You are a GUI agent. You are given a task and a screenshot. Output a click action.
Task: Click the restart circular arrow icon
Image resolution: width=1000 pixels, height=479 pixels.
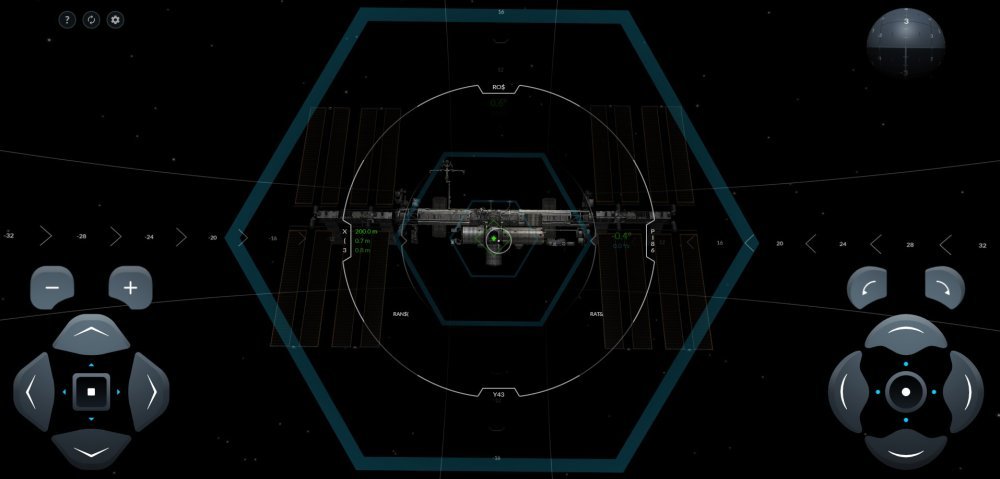(91, 20)
